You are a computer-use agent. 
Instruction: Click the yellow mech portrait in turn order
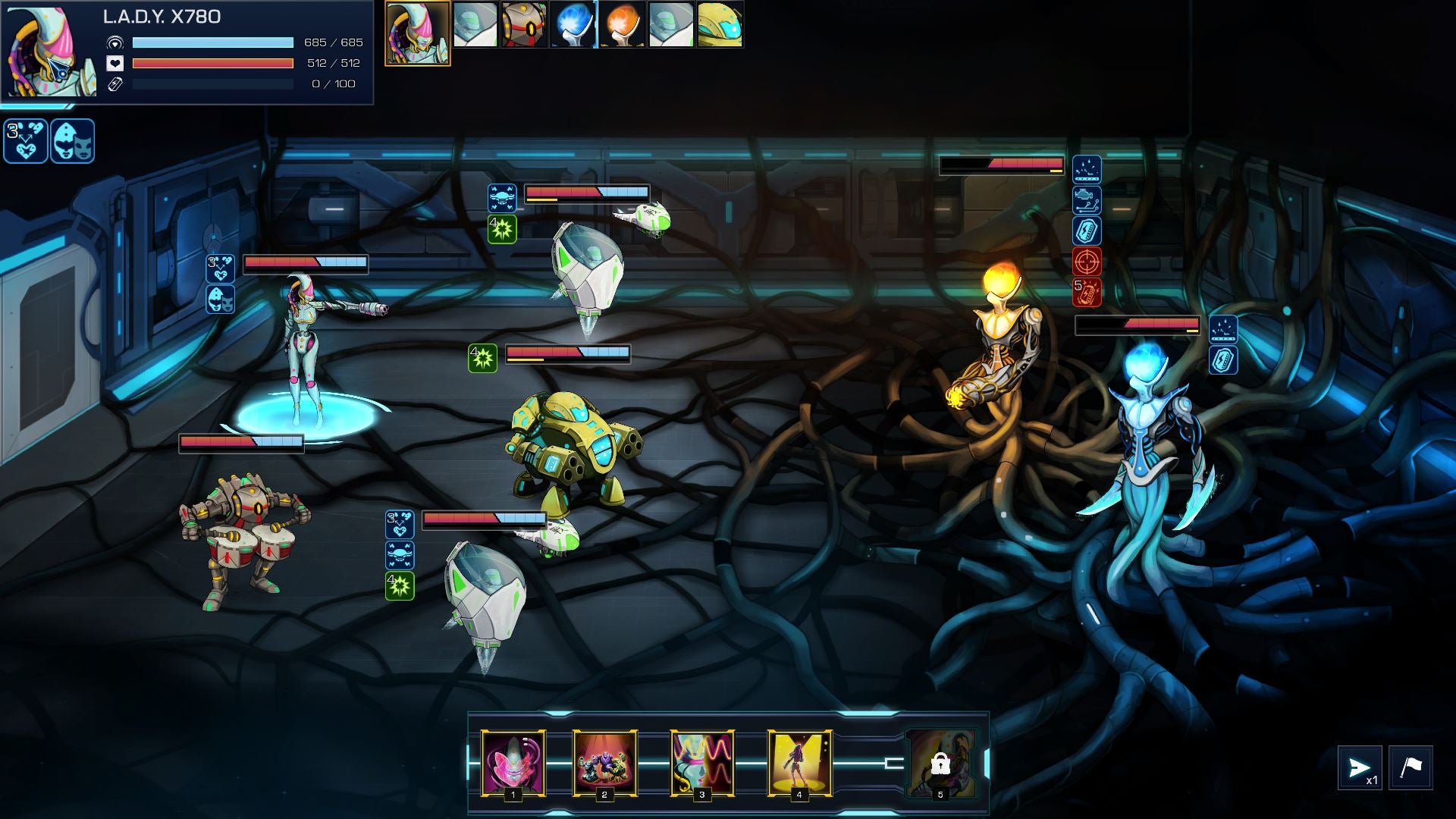720,24
